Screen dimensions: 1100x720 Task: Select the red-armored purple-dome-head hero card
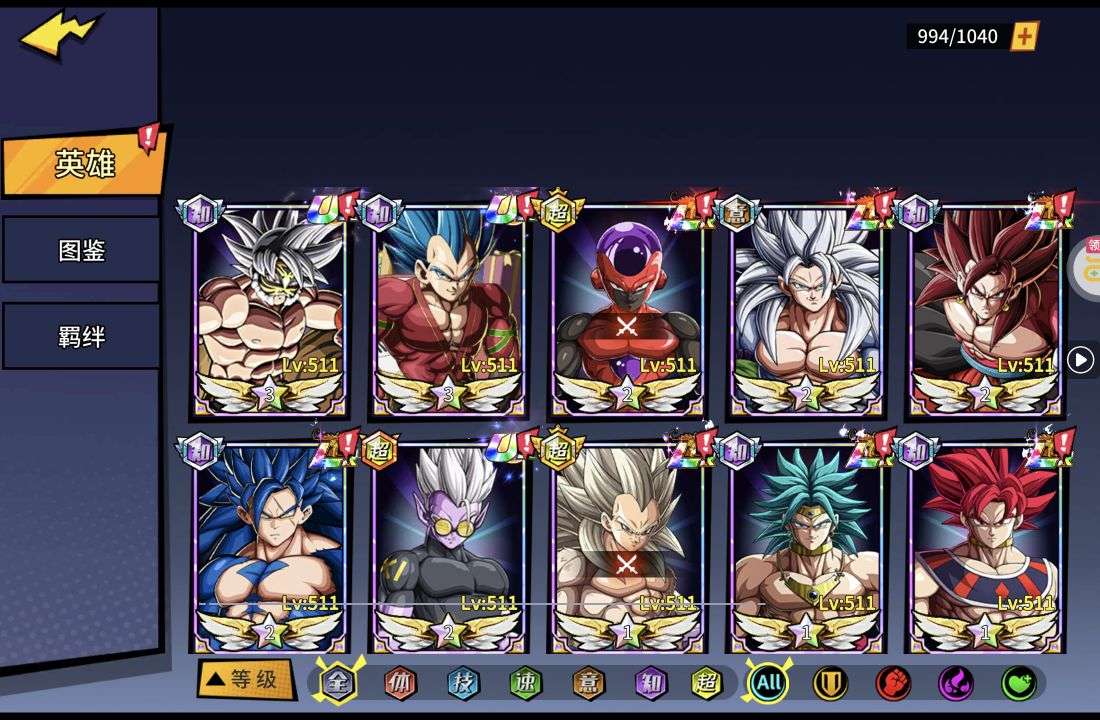click(x=627, y=312)
